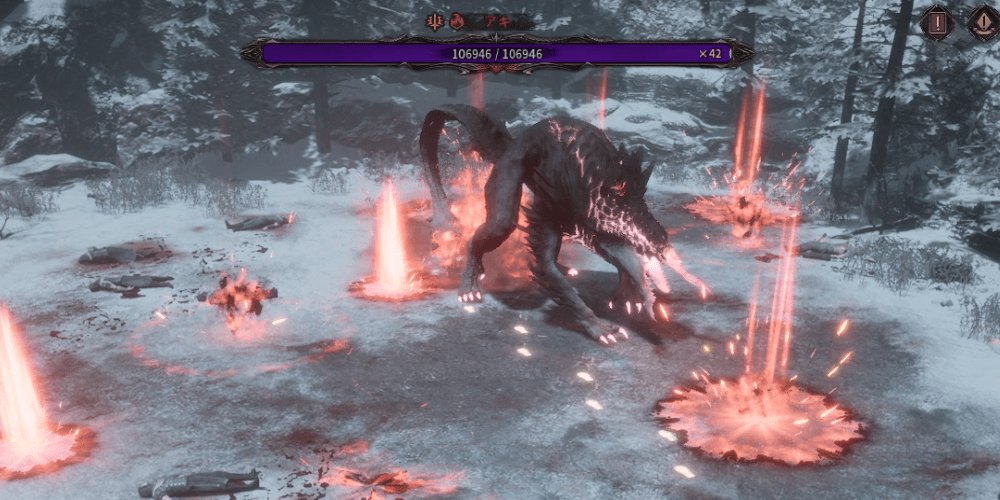Open the exclamation mark card icon
Image resolution: width=1000 pixels, height=500 pixels.
936,22
